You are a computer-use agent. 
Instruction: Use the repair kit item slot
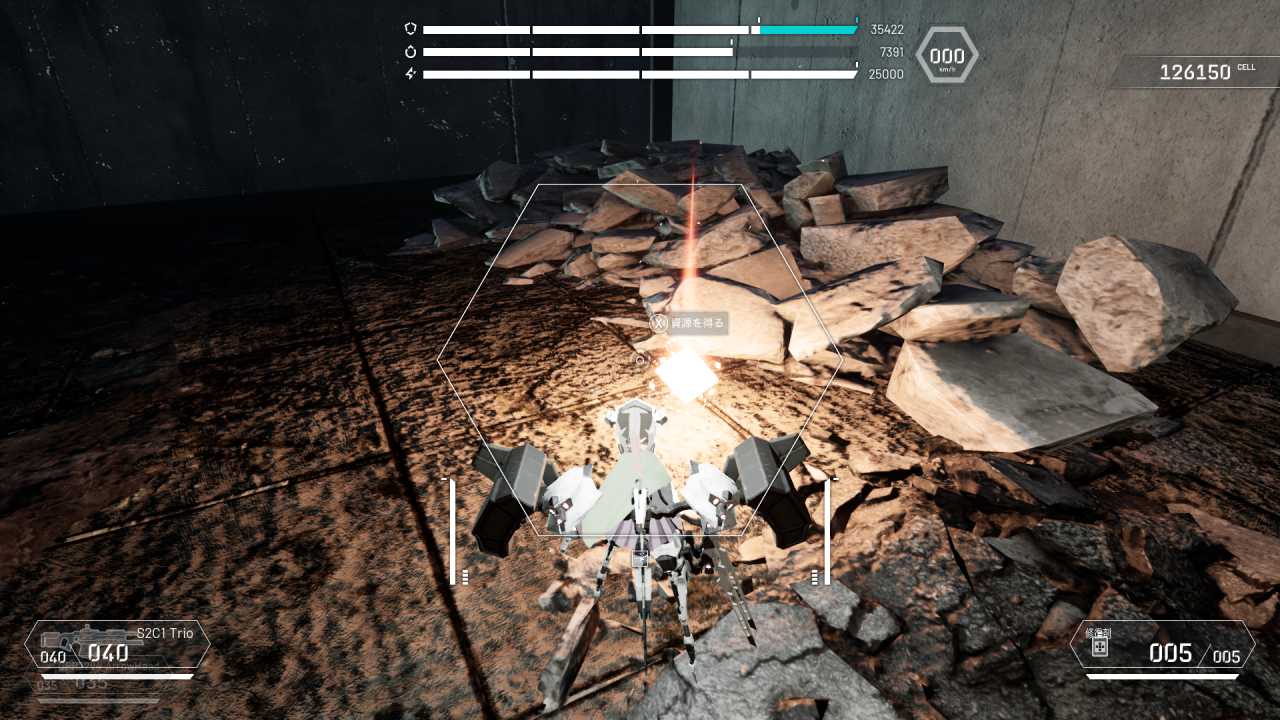click(1161, 646)
